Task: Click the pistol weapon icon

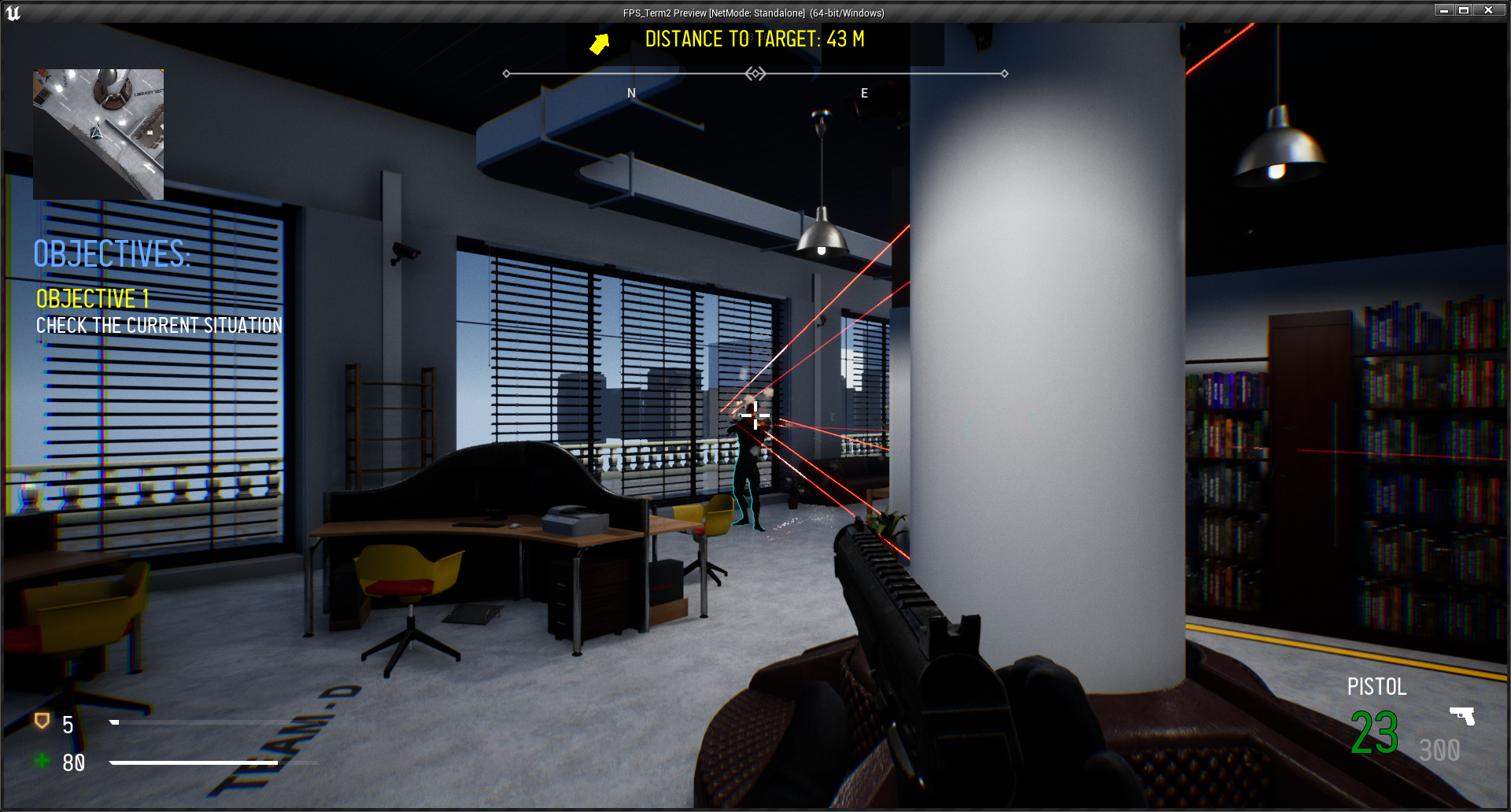Action: tap(1462, 715)
